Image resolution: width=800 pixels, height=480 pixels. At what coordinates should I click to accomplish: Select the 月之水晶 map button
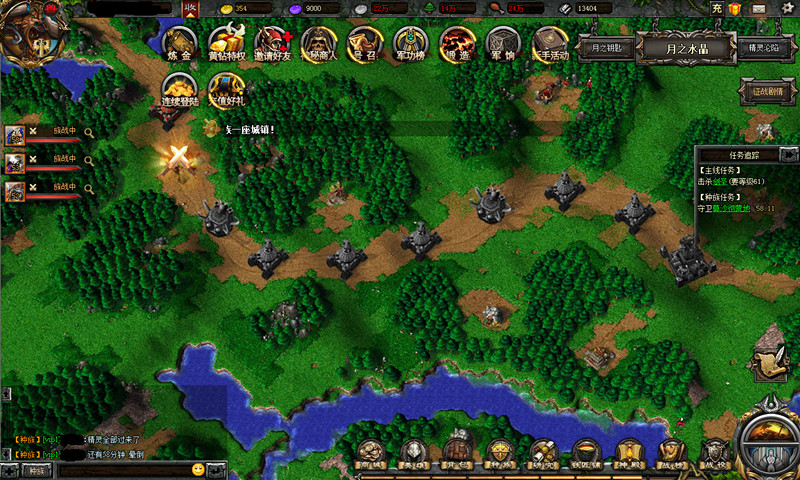click(686, 48)
